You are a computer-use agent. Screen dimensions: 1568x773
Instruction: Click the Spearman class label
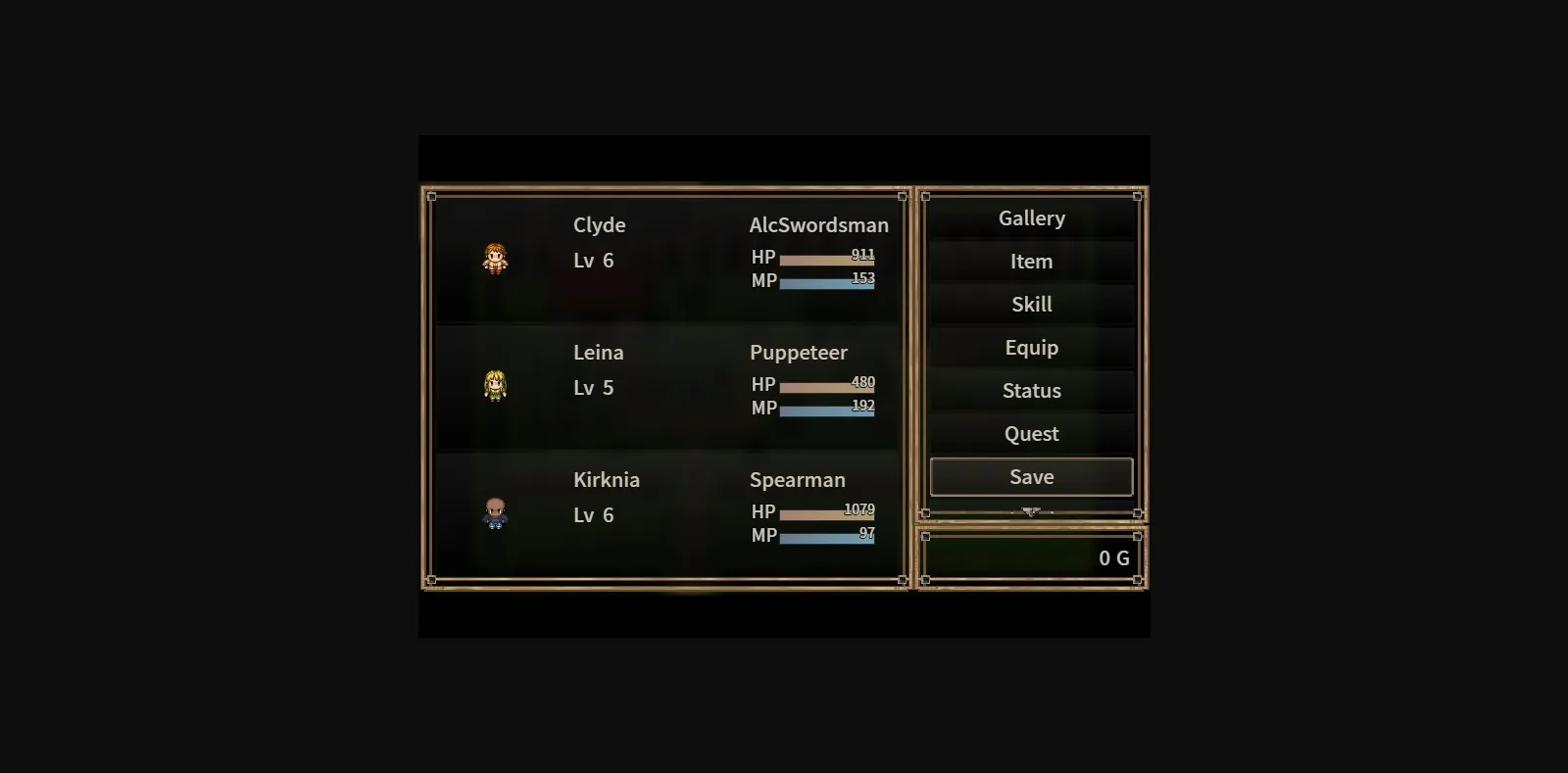click(797, 479)
